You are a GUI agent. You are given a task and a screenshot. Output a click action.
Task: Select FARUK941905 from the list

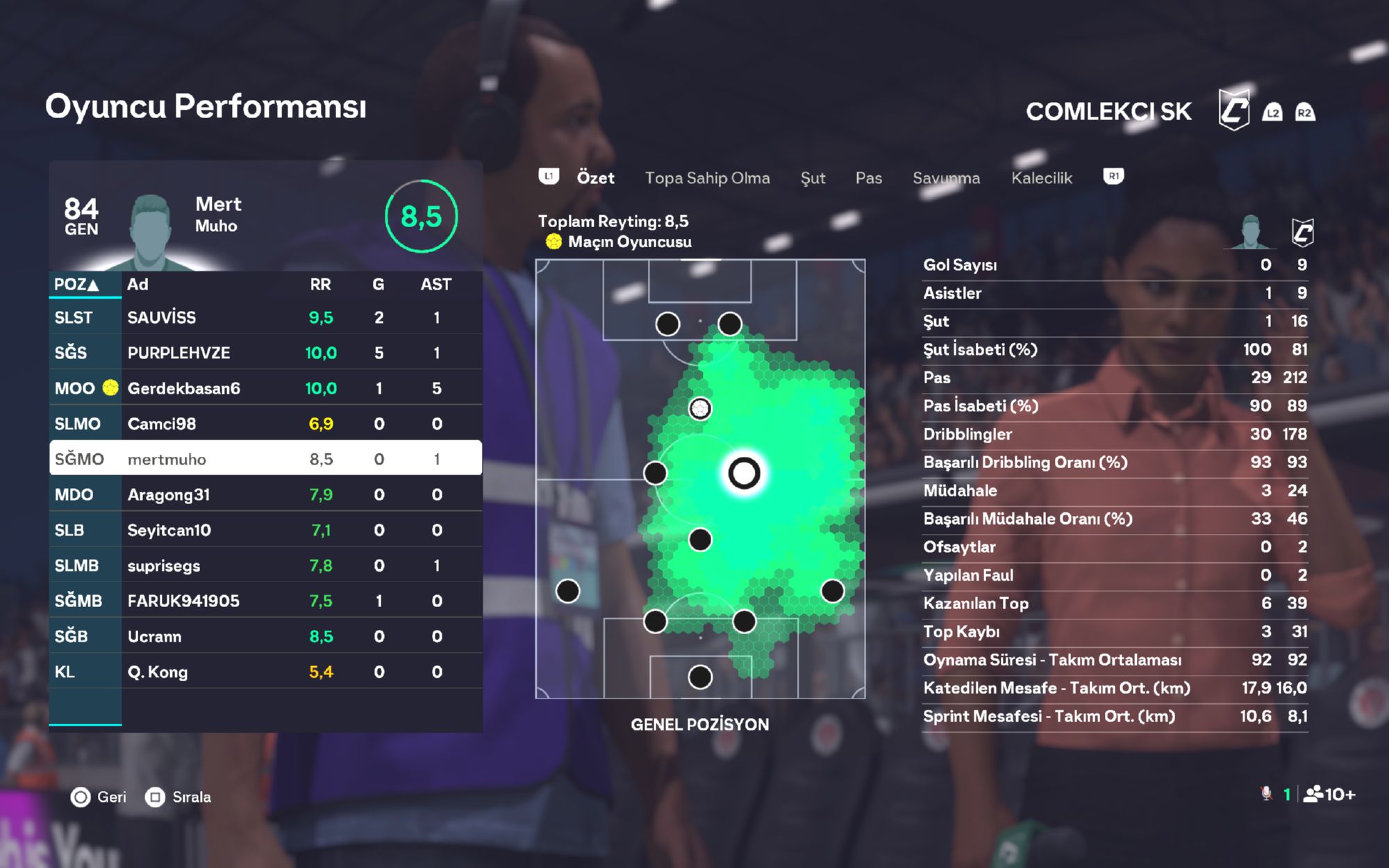pos(265,601)
